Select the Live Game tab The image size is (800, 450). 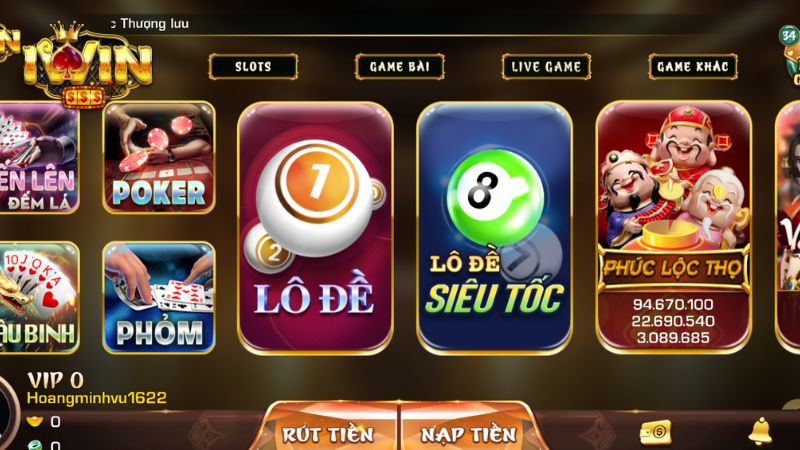tap(545, 67)
